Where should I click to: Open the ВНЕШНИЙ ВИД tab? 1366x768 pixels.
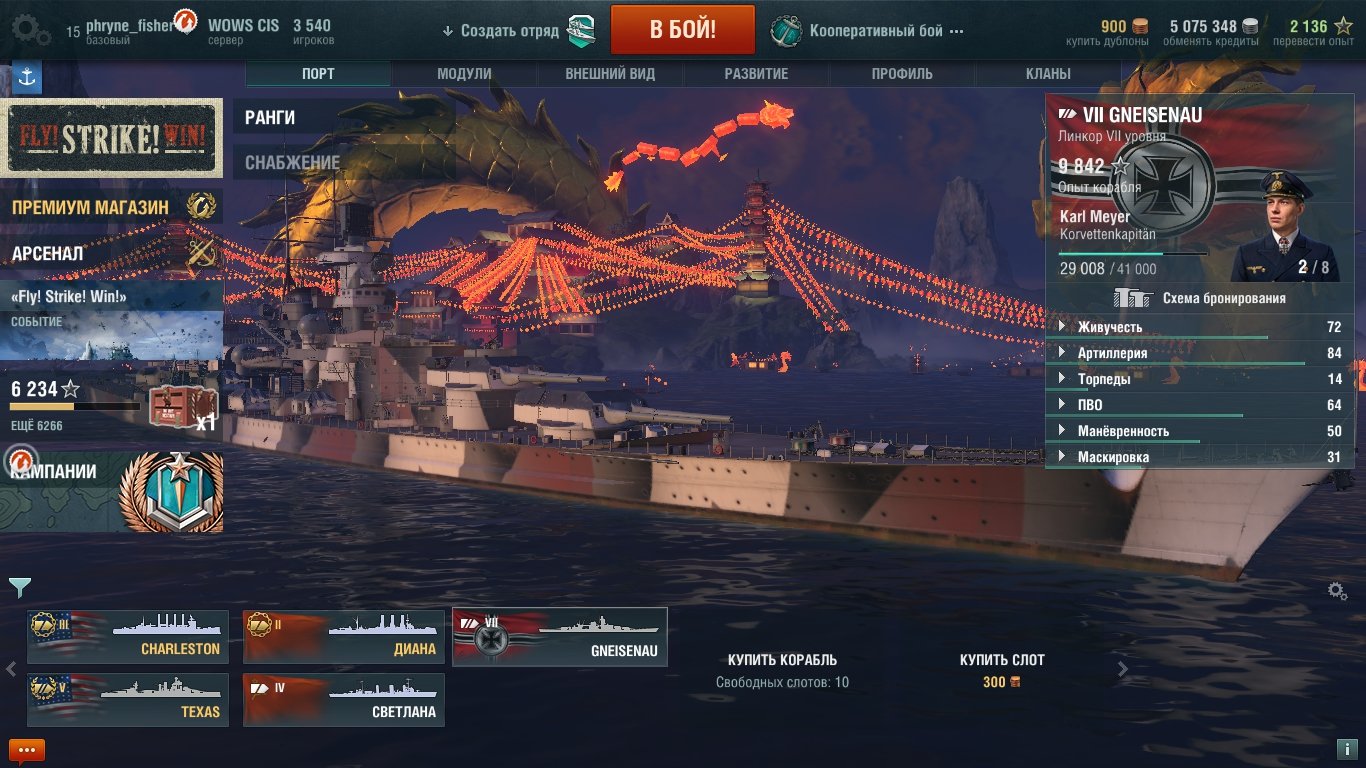(x=610, y=74)
